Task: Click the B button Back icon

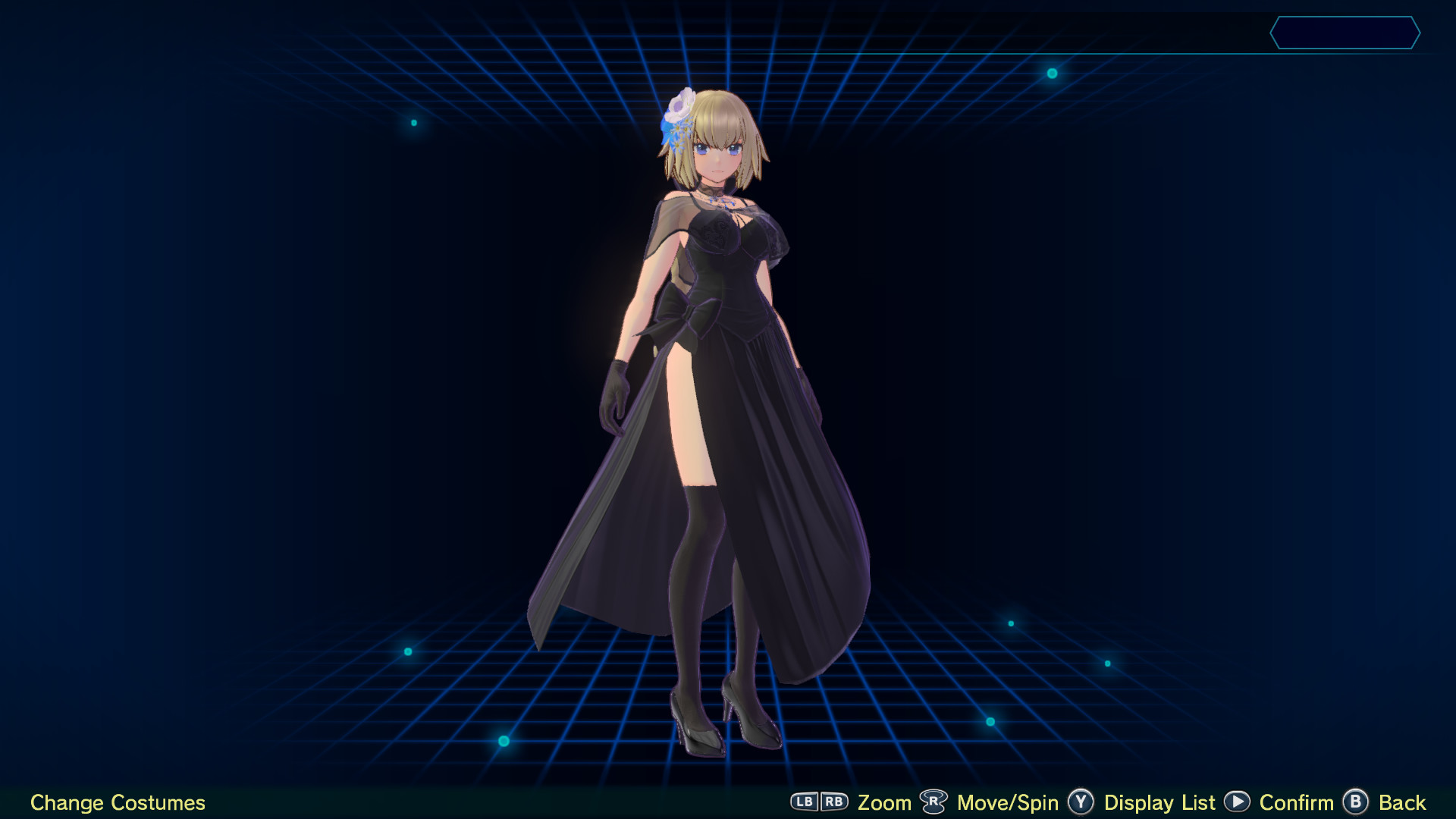Action: coord(1356,802)
